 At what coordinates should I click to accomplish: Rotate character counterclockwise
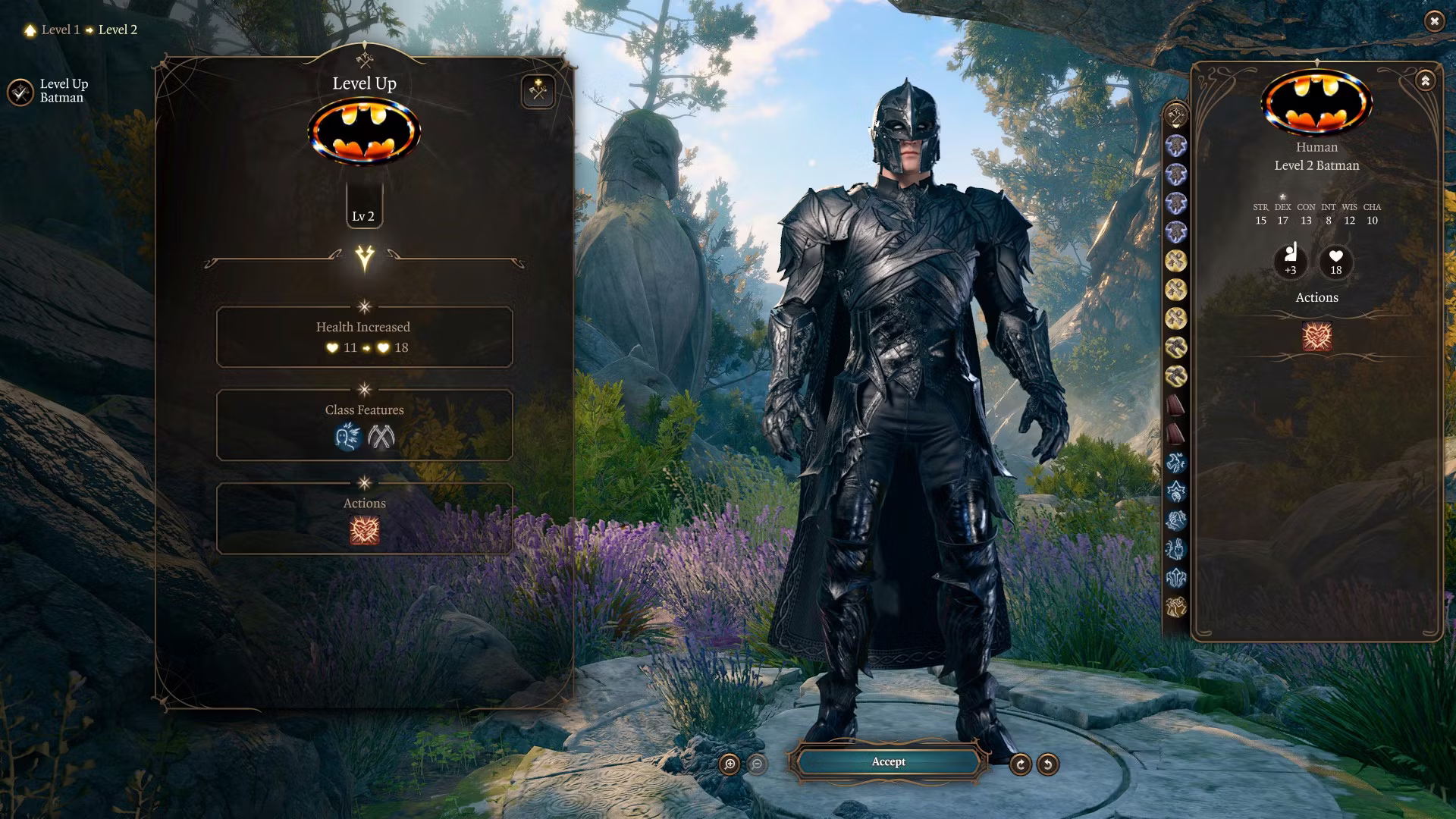[x=1047, y=764]
